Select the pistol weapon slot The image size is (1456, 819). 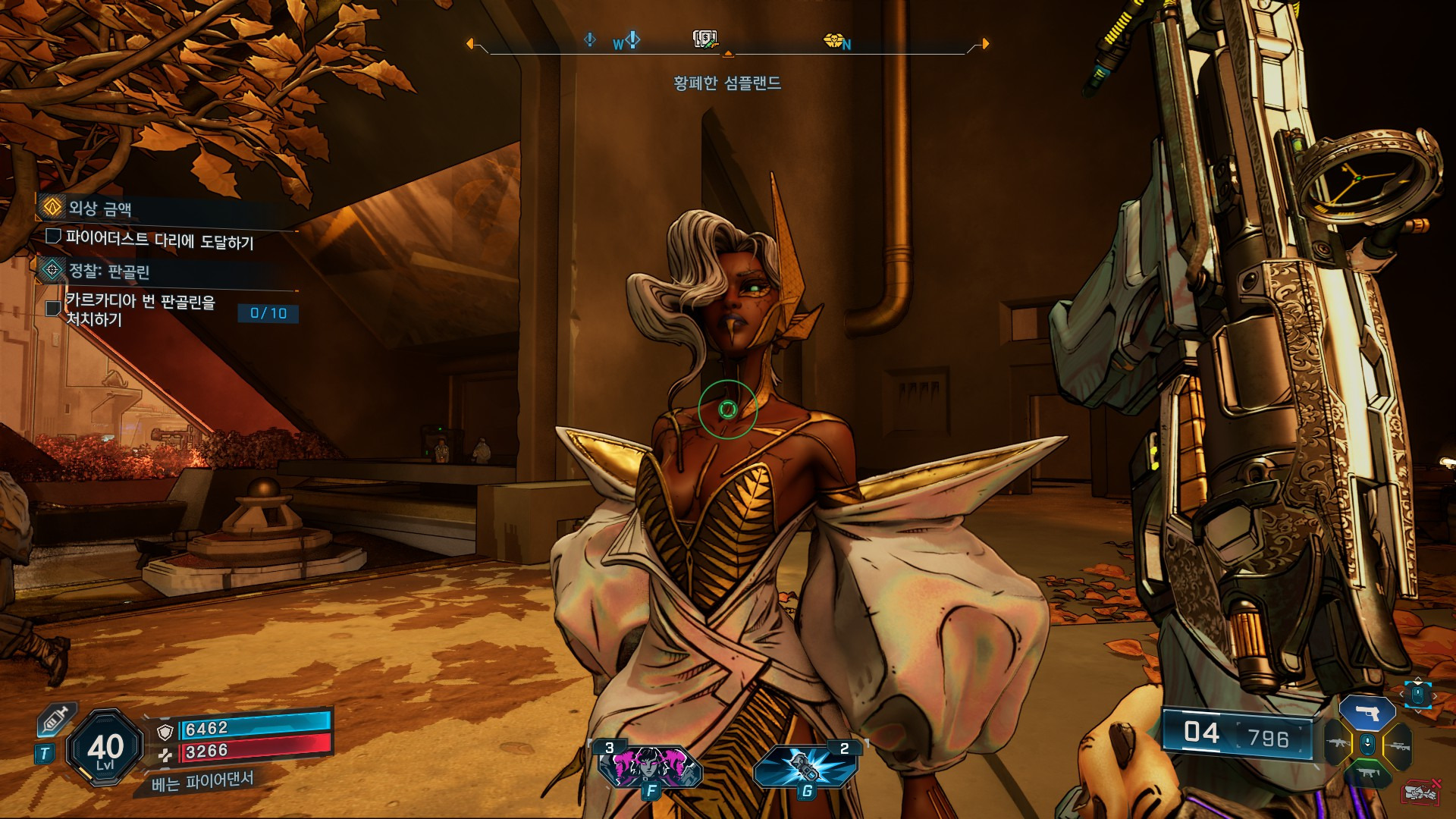(x=1367, y=714)
